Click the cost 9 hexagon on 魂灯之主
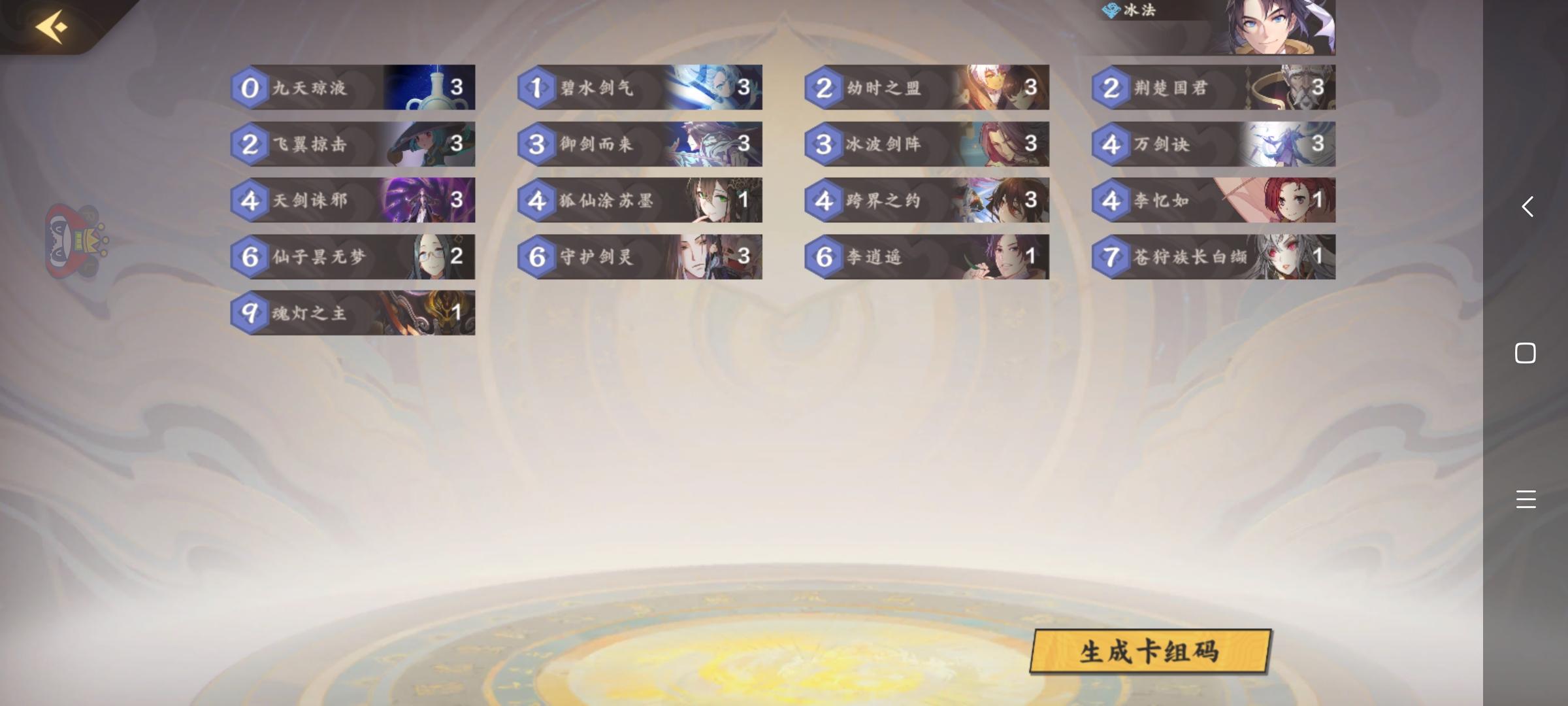 pos(250,313)
